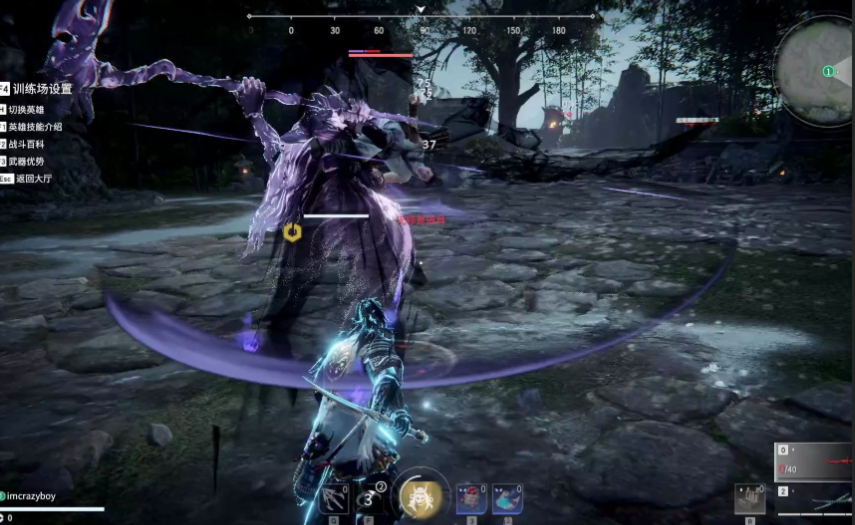Click the green number 1 minimap marker

(x=828, y=71)
